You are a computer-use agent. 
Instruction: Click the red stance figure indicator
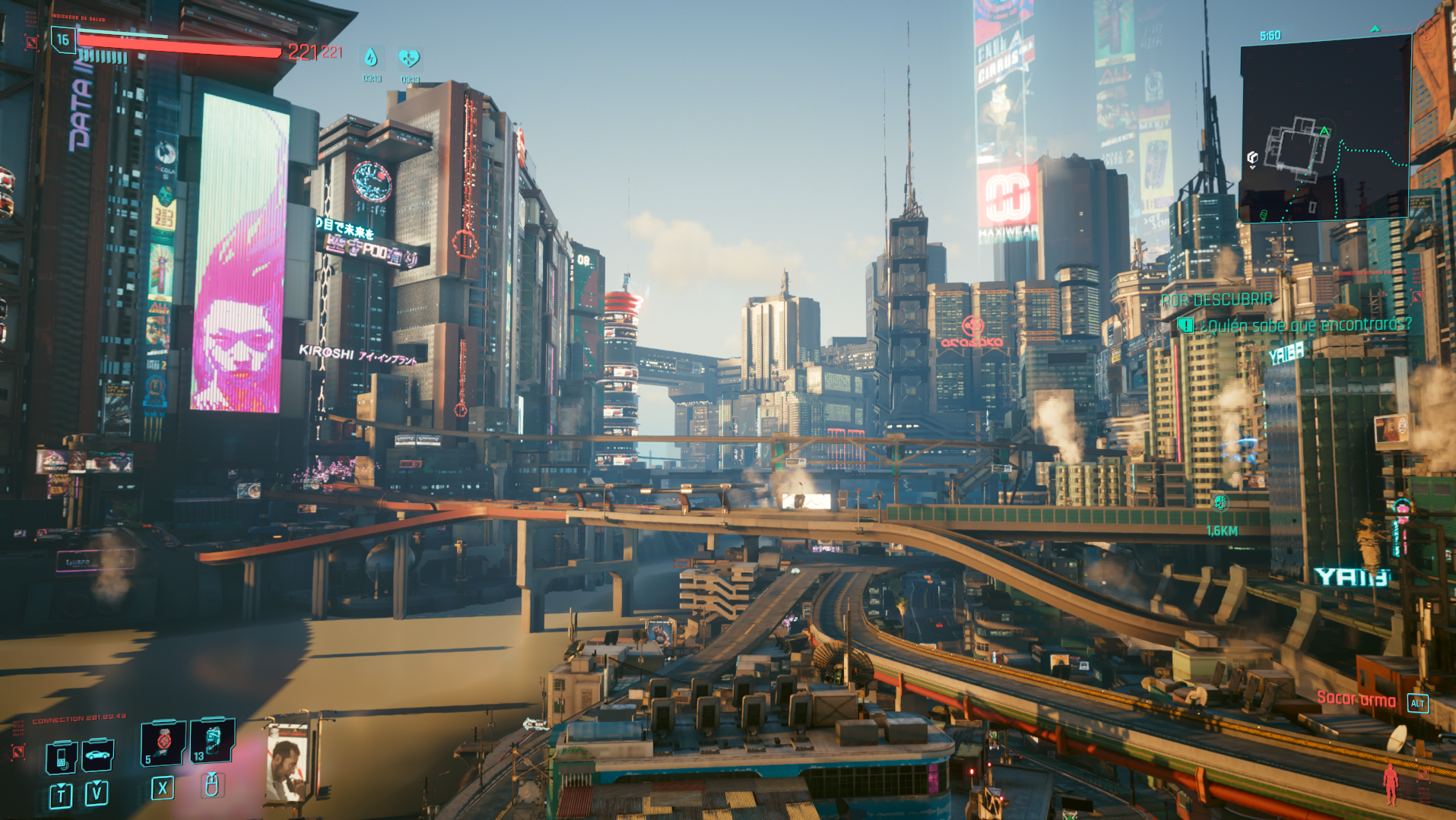(1390, 783)
